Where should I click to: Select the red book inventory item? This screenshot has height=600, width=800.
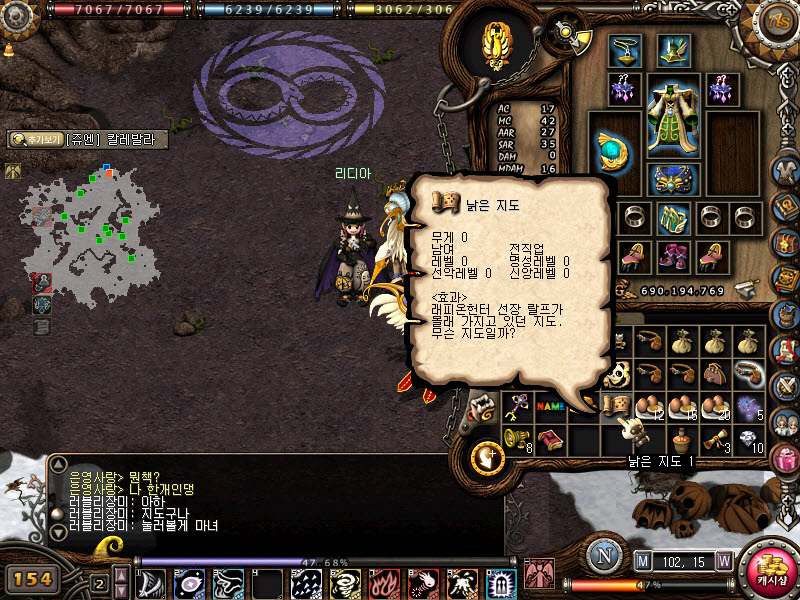coord(550,439)
